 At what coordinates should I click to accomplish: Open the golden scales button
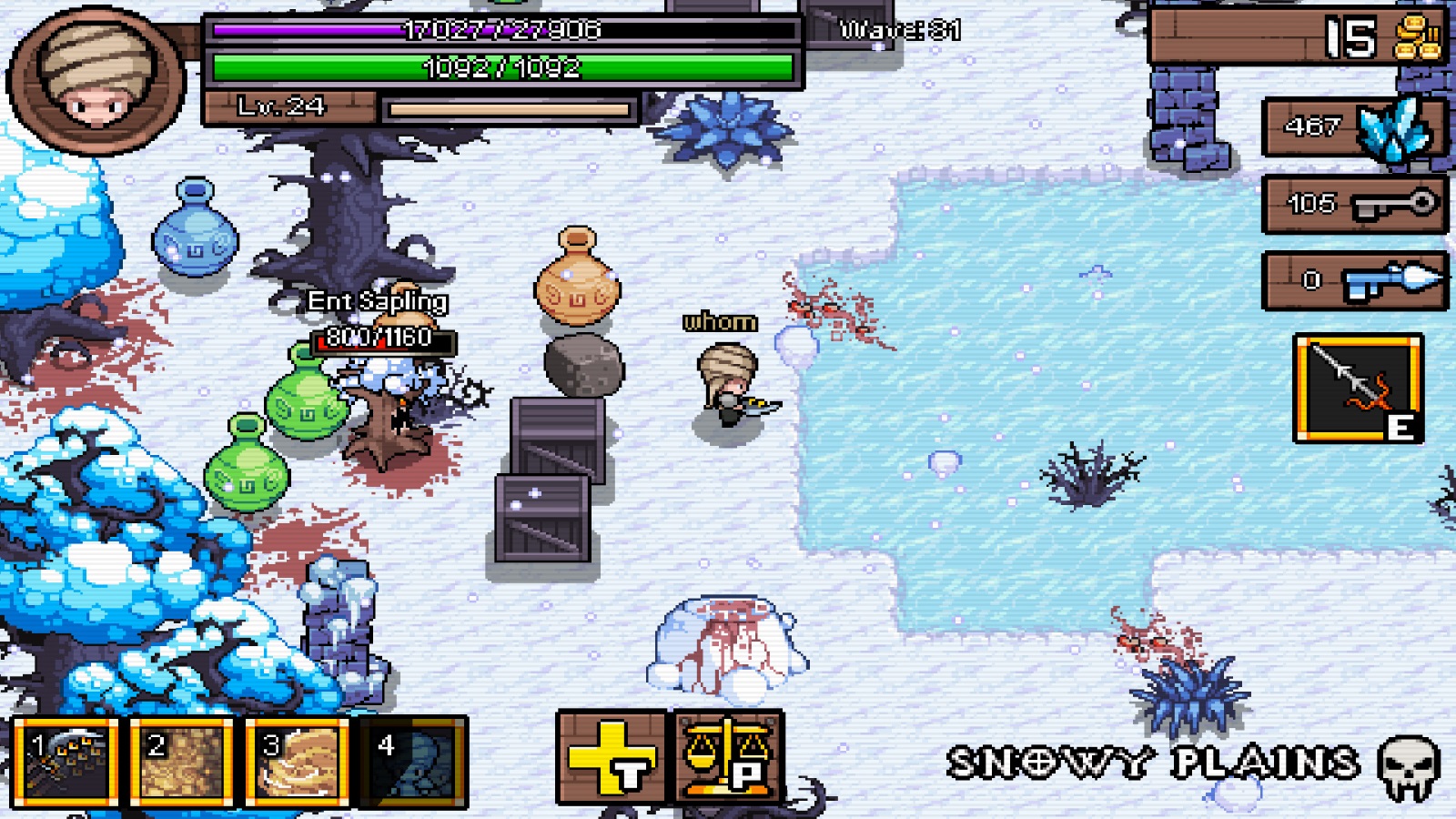[729, 758]
